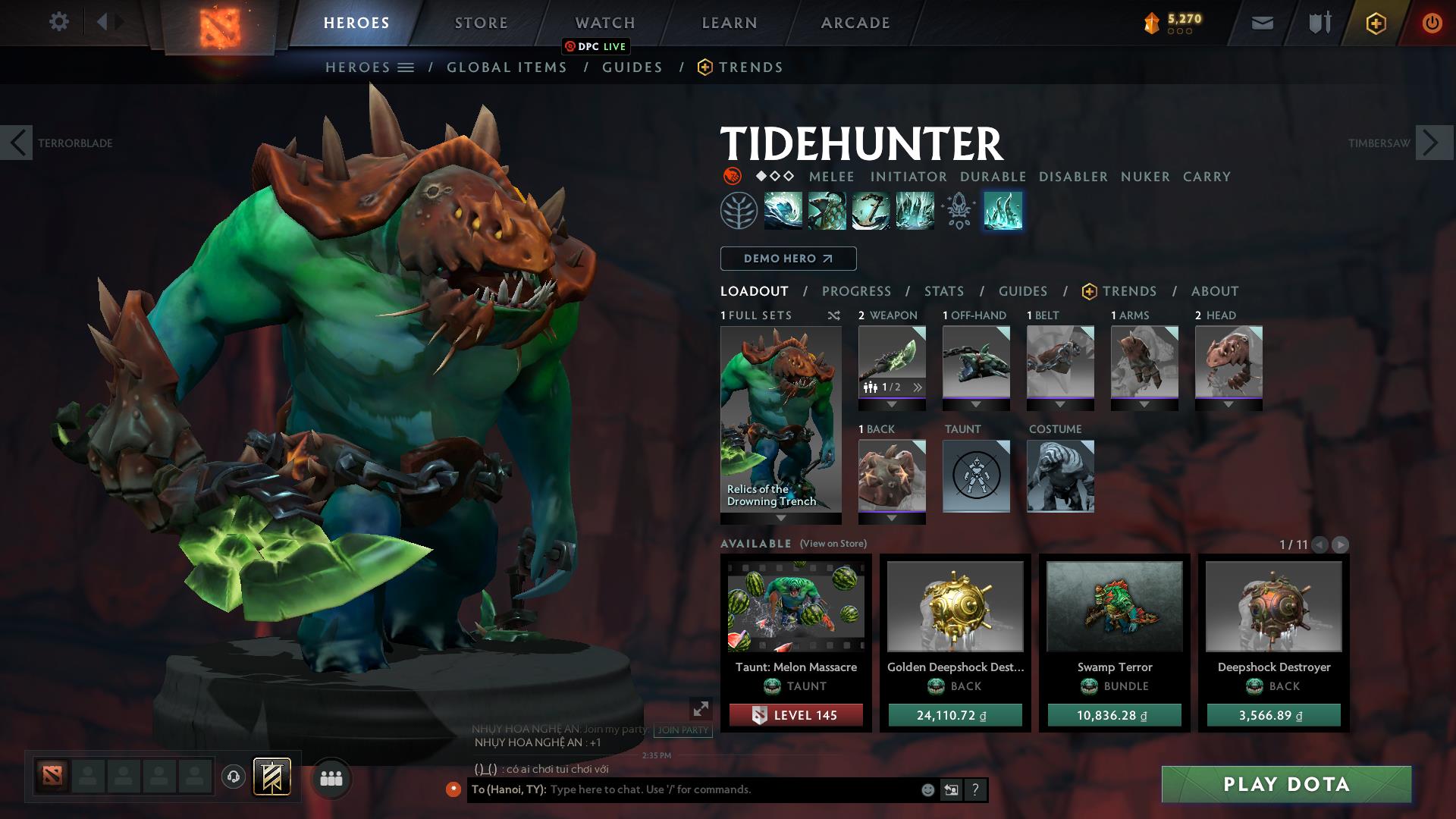Click the Level 145 progress bar
This screenshot has height=819, width=1456.
795,714
